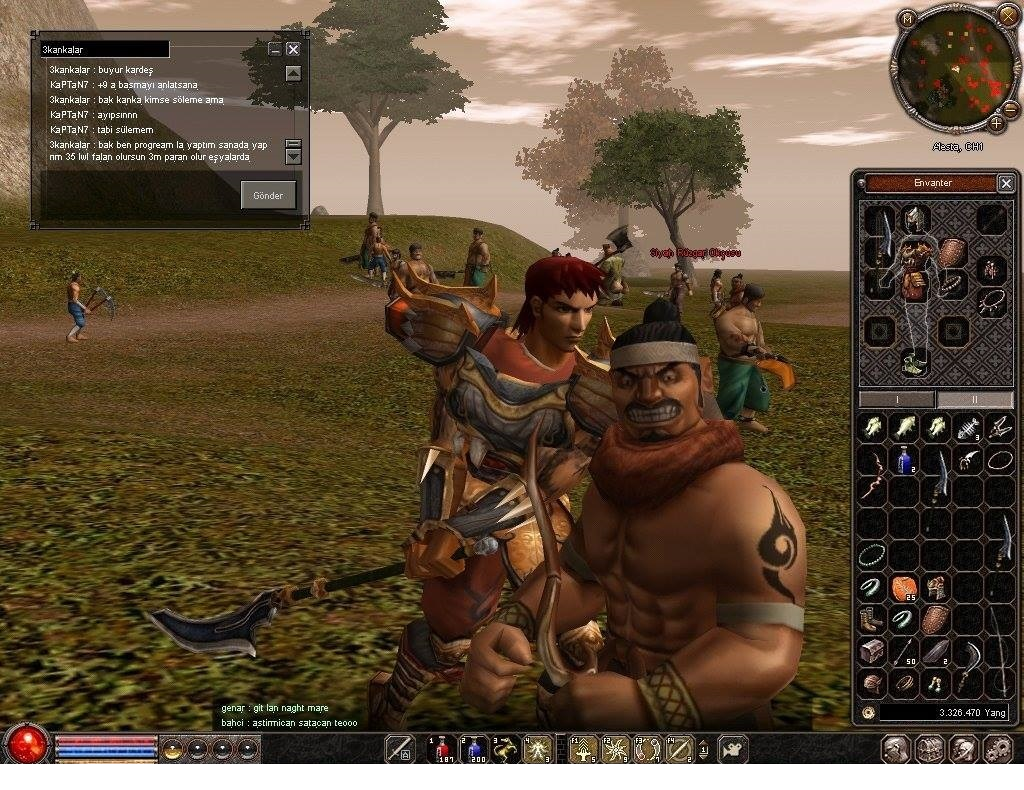
Task: Select the blue potion in inventory
Action: (905, 460)
